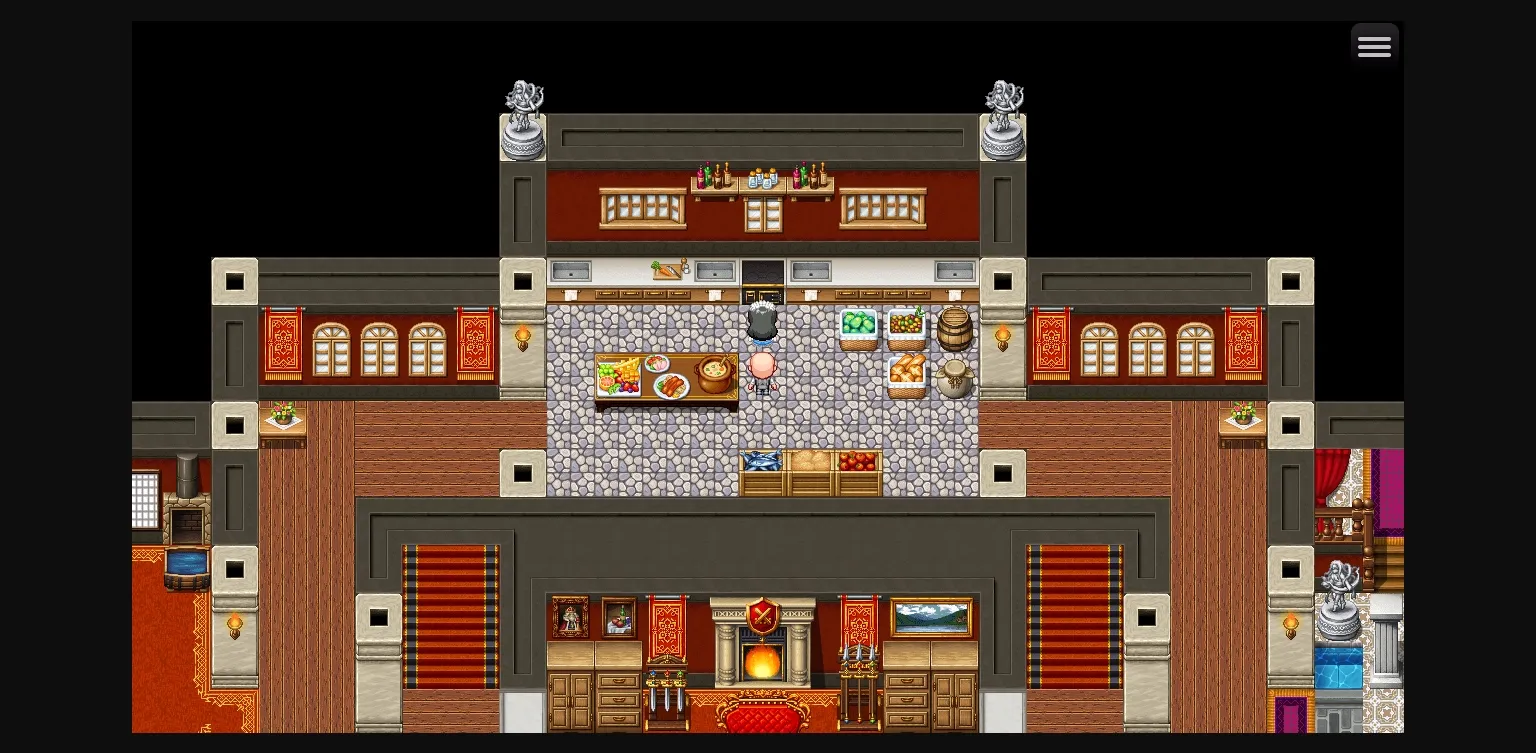Open the hamburger menu

1375,45
